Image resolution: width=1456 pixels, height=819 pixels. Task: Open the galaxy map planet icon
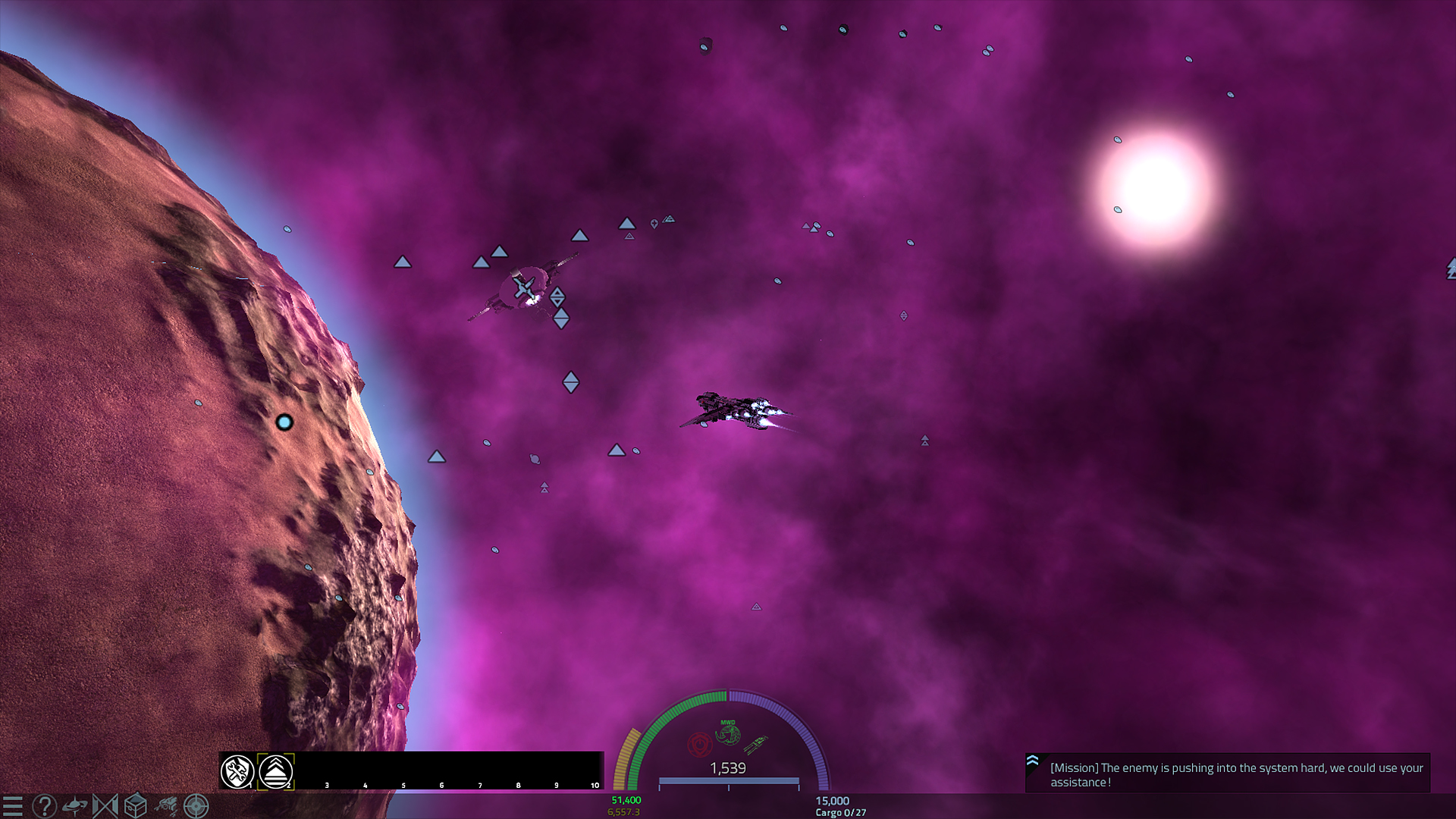click(76, 807)
